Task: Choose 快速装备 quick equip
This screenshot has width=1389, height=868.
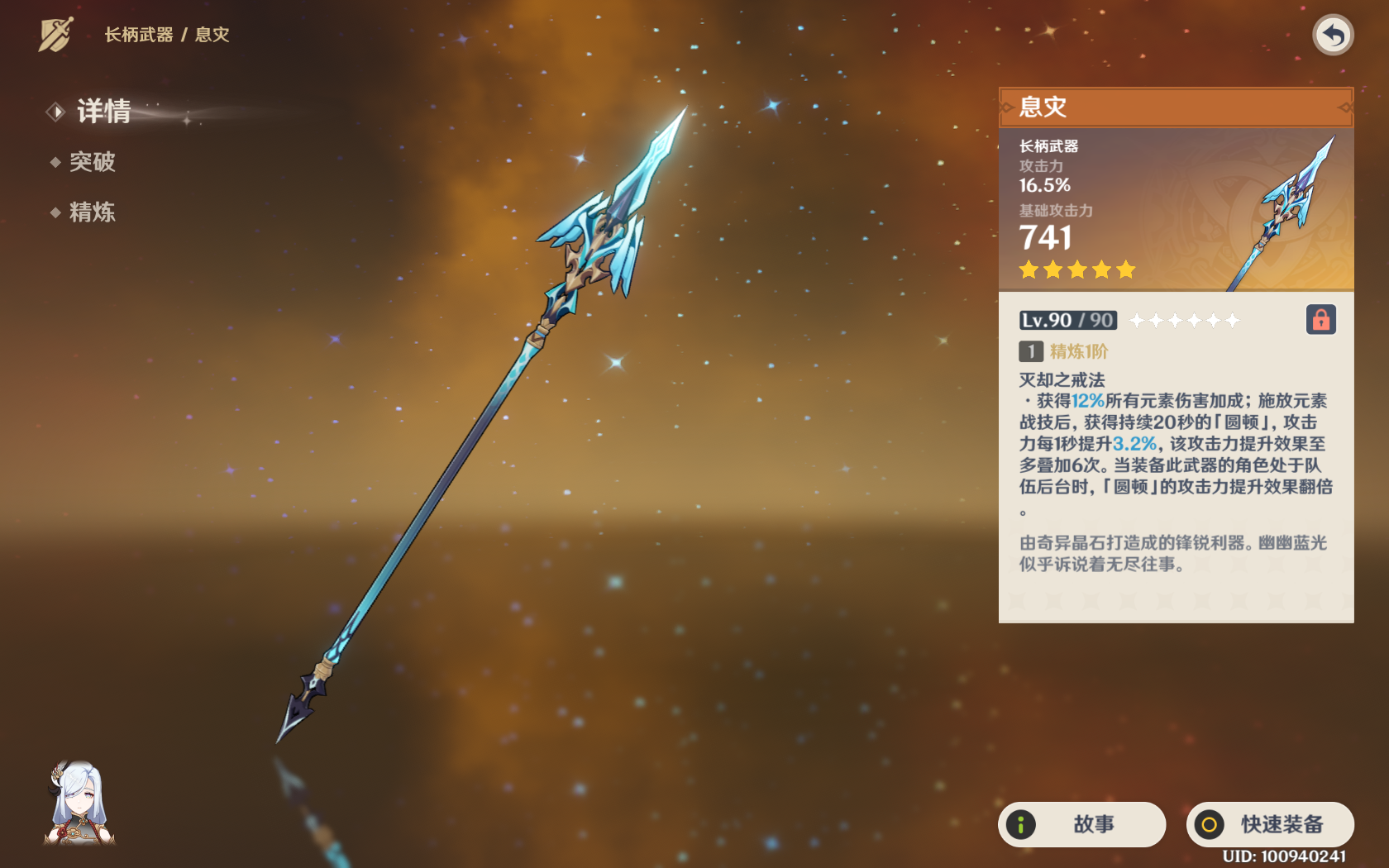Action: (x=1270, y=824)
